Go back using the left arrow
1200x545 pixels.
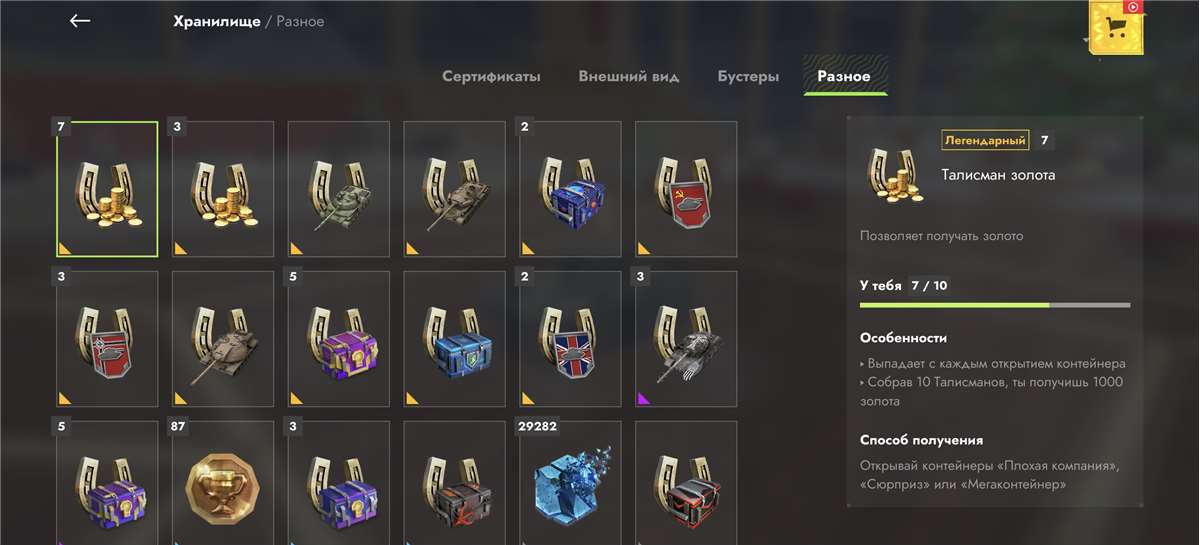[80, 21]
